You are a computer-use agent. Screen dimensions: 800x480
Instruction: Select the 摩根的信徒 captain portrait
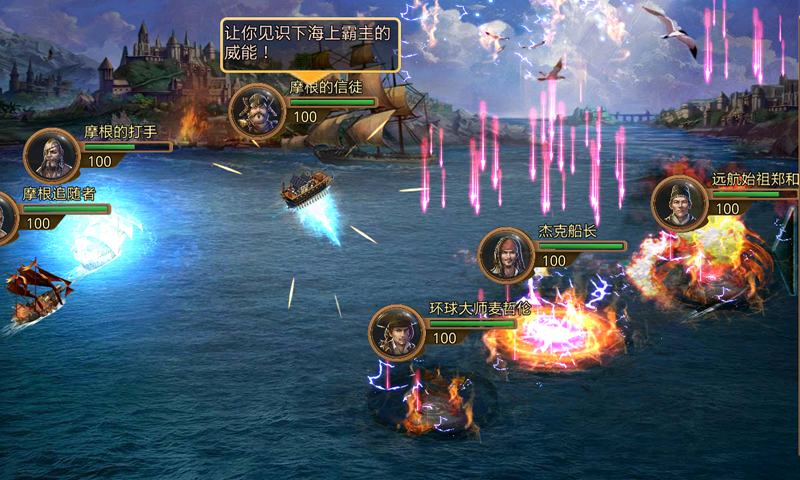258,109
